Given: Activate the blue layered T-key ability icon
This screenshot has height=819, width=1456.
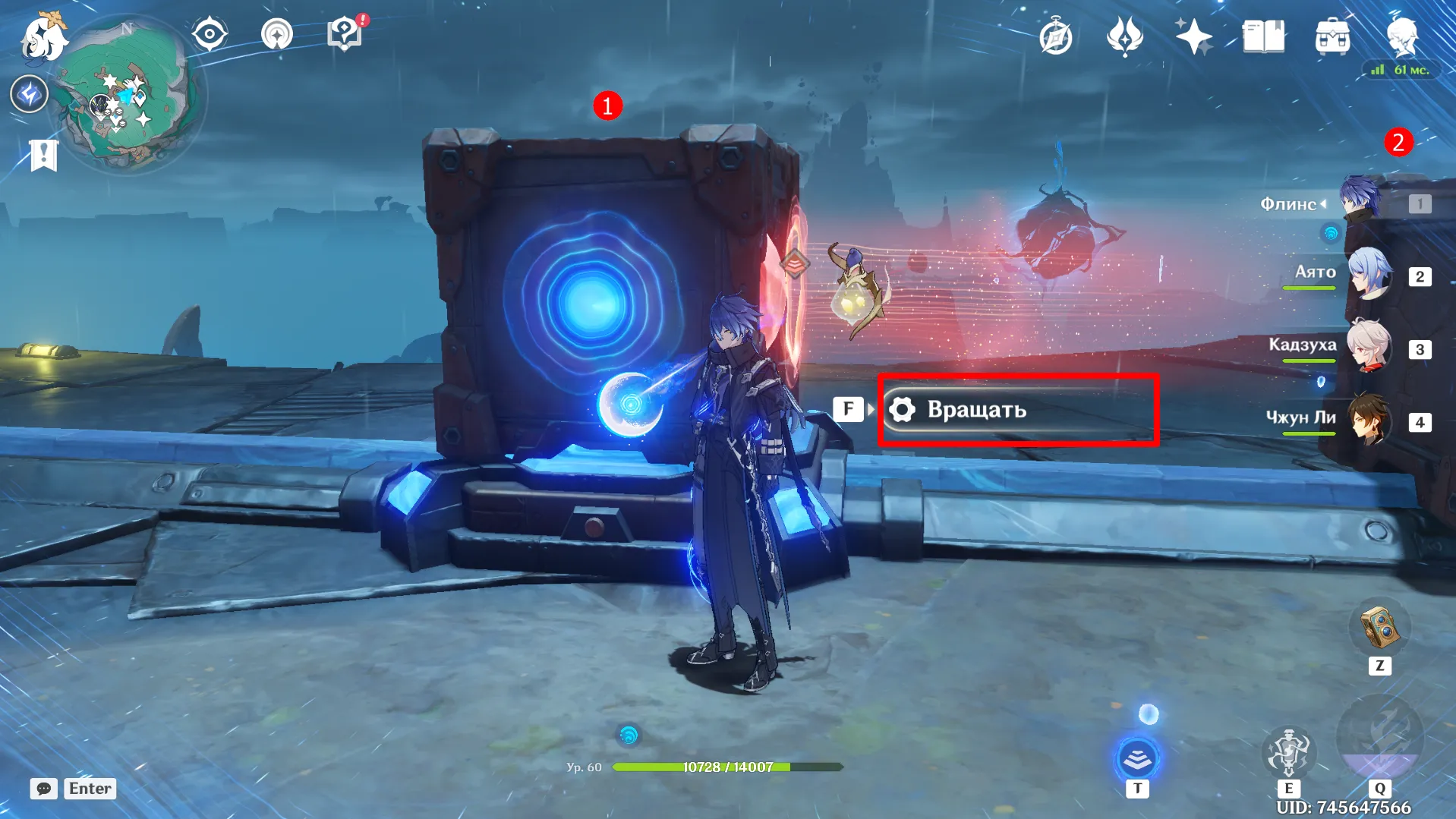Looking at the screenshot, I should (x=1136, y=759).
